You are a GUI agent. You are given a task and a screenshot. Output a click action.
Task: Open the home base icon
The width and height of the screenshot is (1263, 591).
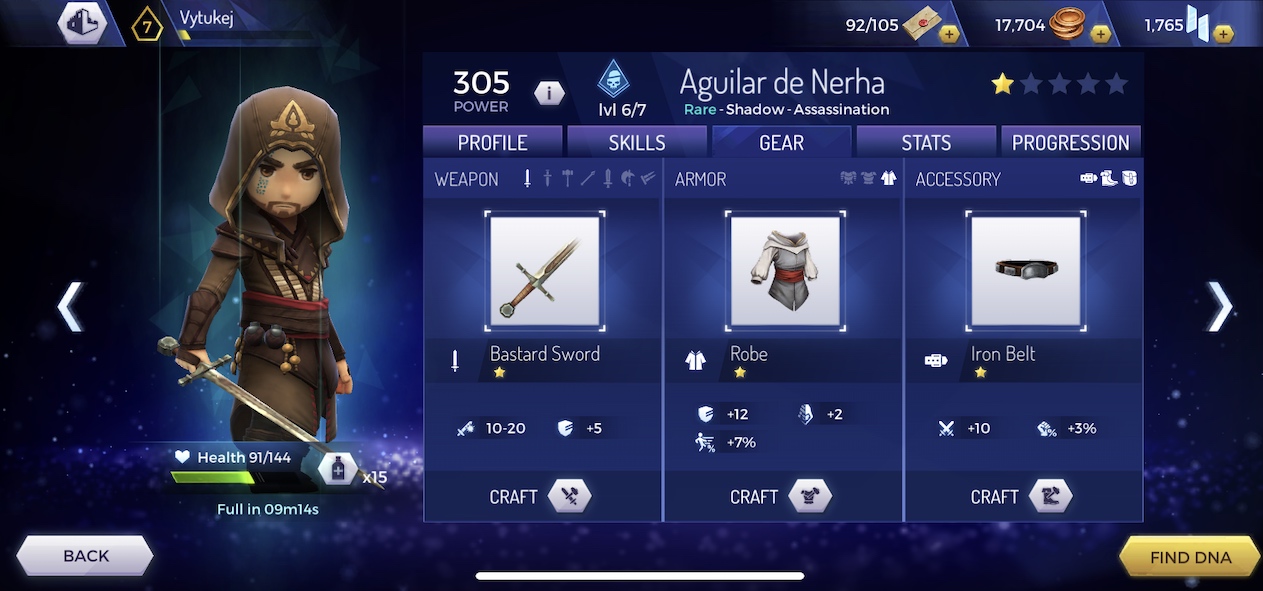click(x=82, y=22)
